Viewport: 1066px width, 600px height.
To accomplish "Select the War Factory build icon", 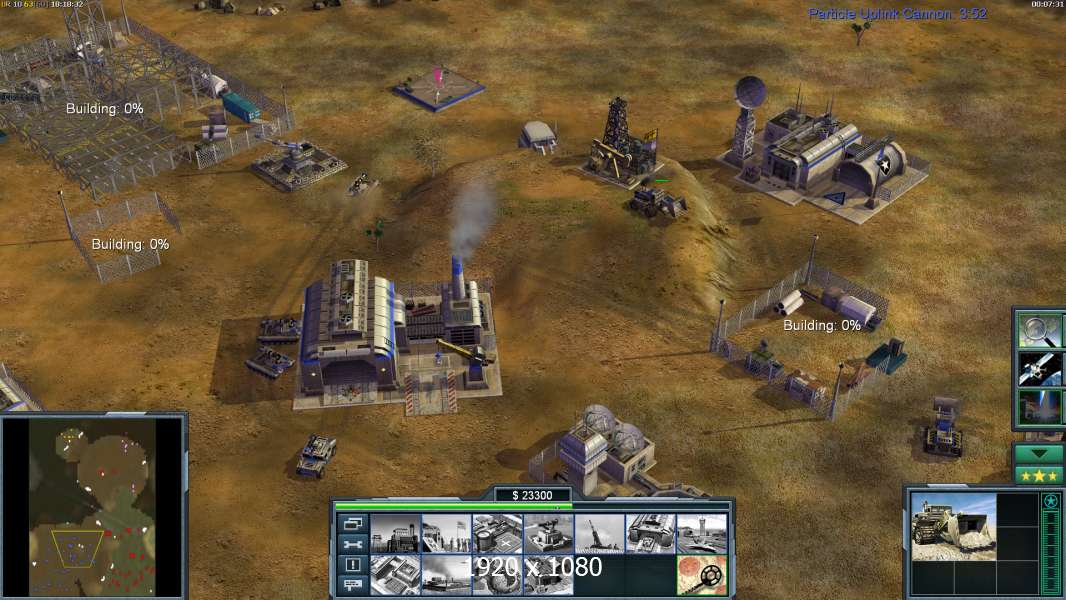I will click(x=650, y=534).
